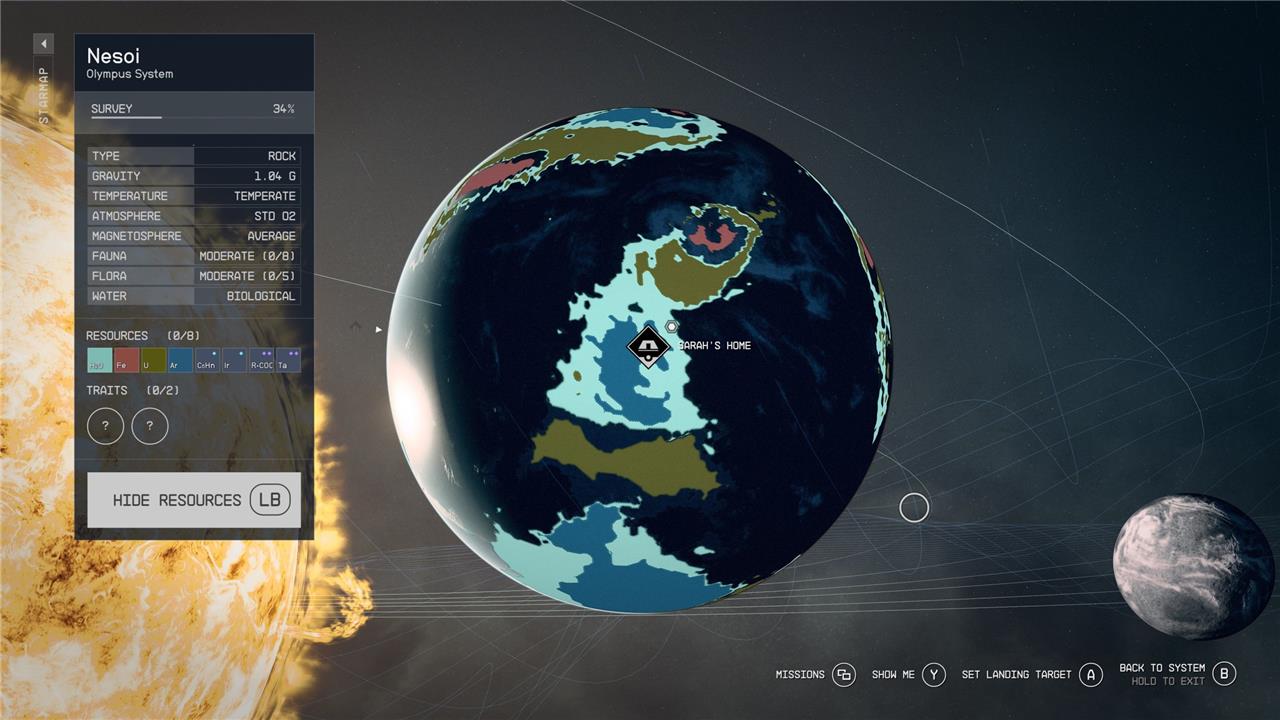Image resolution: width=1280 pixels, height=720 pixels.
Task: Activate the Show Me option
Action: 933,675
